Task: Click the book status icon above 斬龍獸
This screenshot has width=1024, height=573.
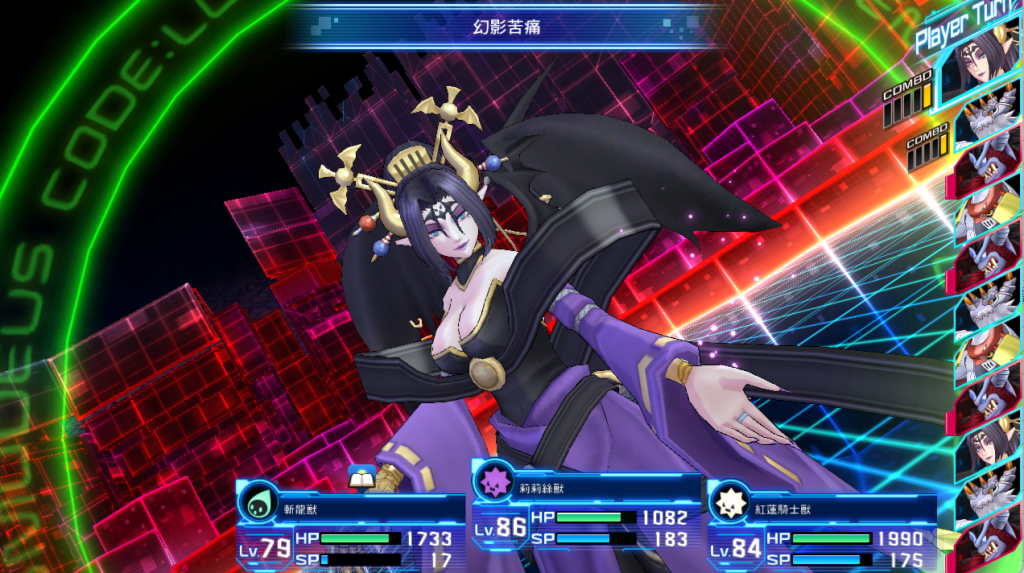Action: coord(360,478)
